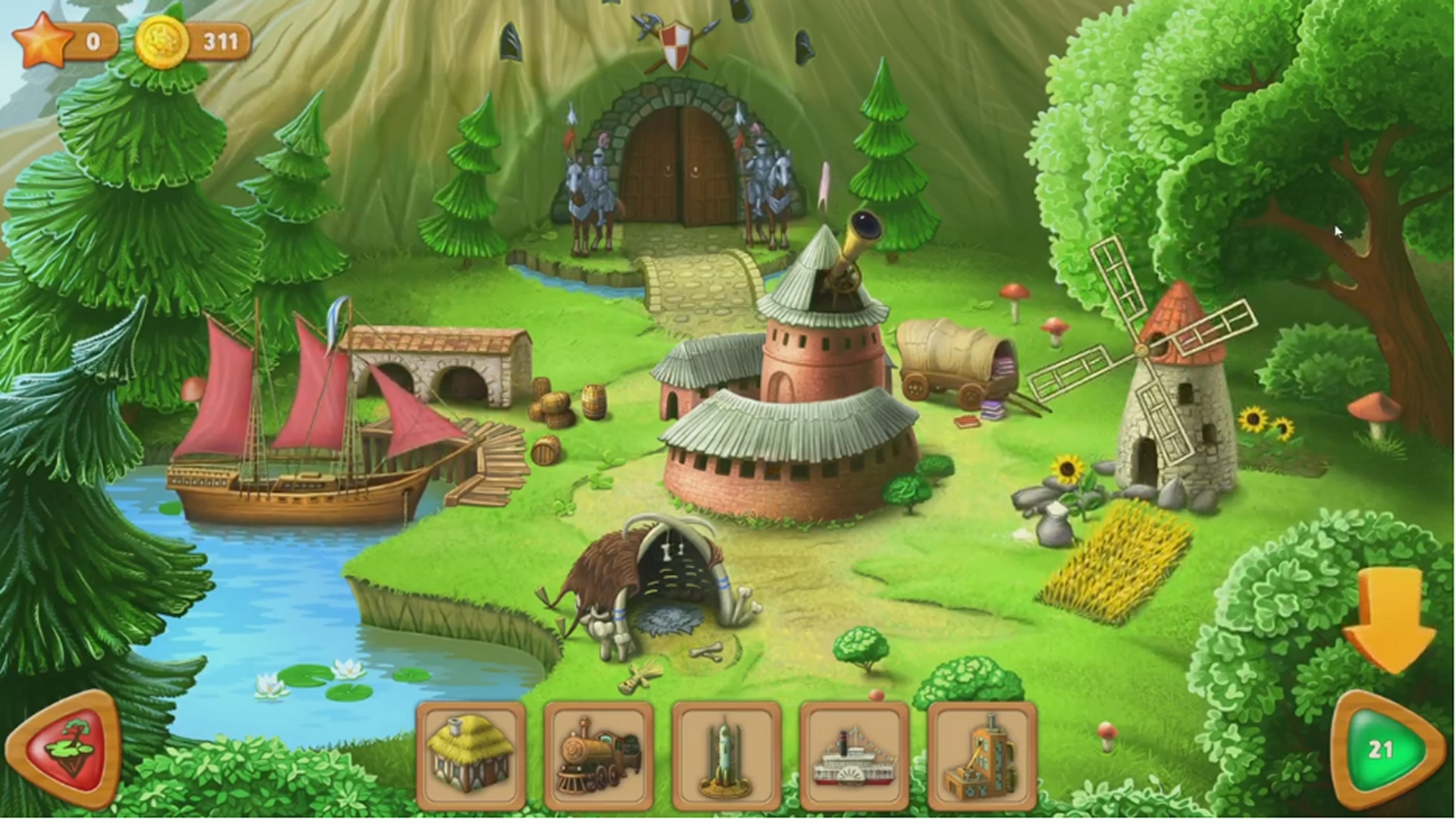1456x819 pixels.
Task: Click the gold coin counter showing 311
Action: click(162, 42)
